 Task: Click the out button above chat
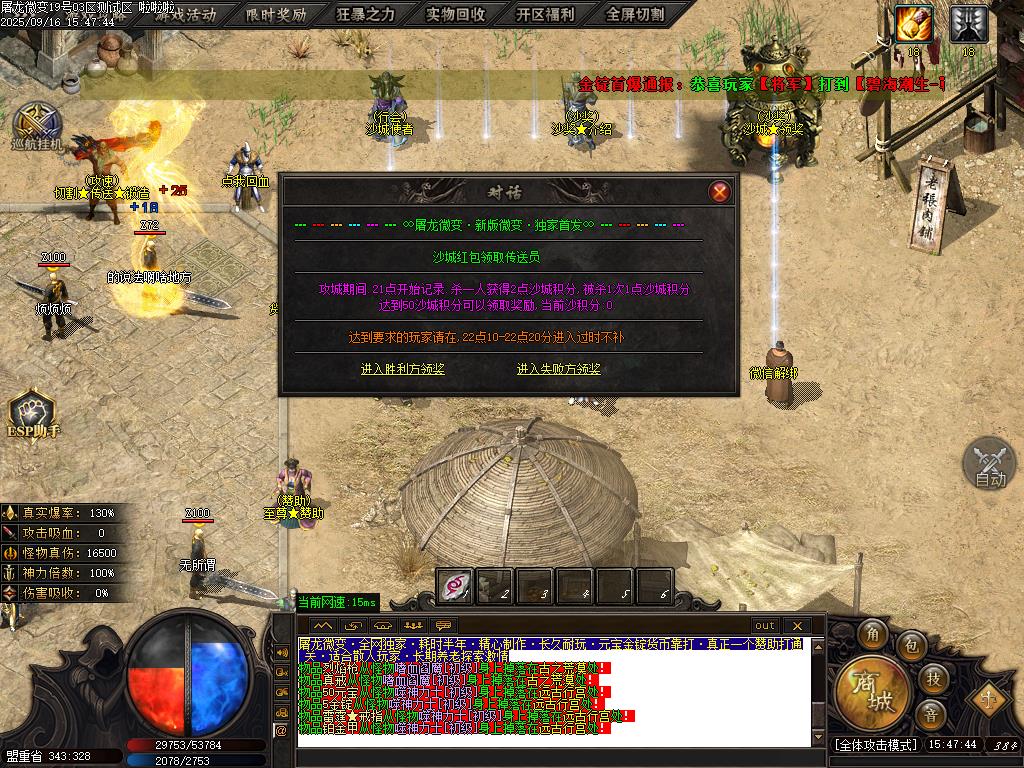(764, 626)
